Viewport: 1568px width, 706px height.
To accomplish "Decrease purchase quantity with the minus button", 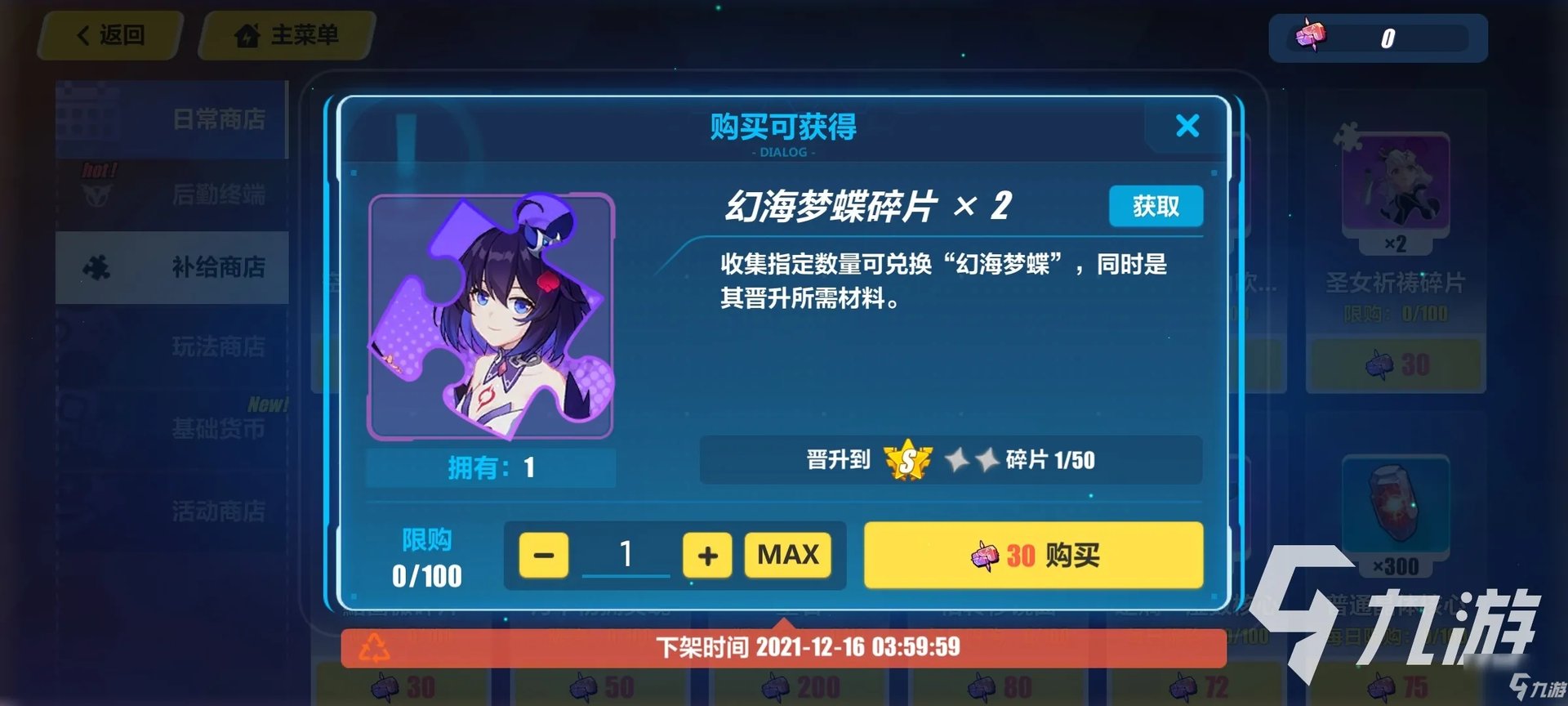I will coord(544,555).
